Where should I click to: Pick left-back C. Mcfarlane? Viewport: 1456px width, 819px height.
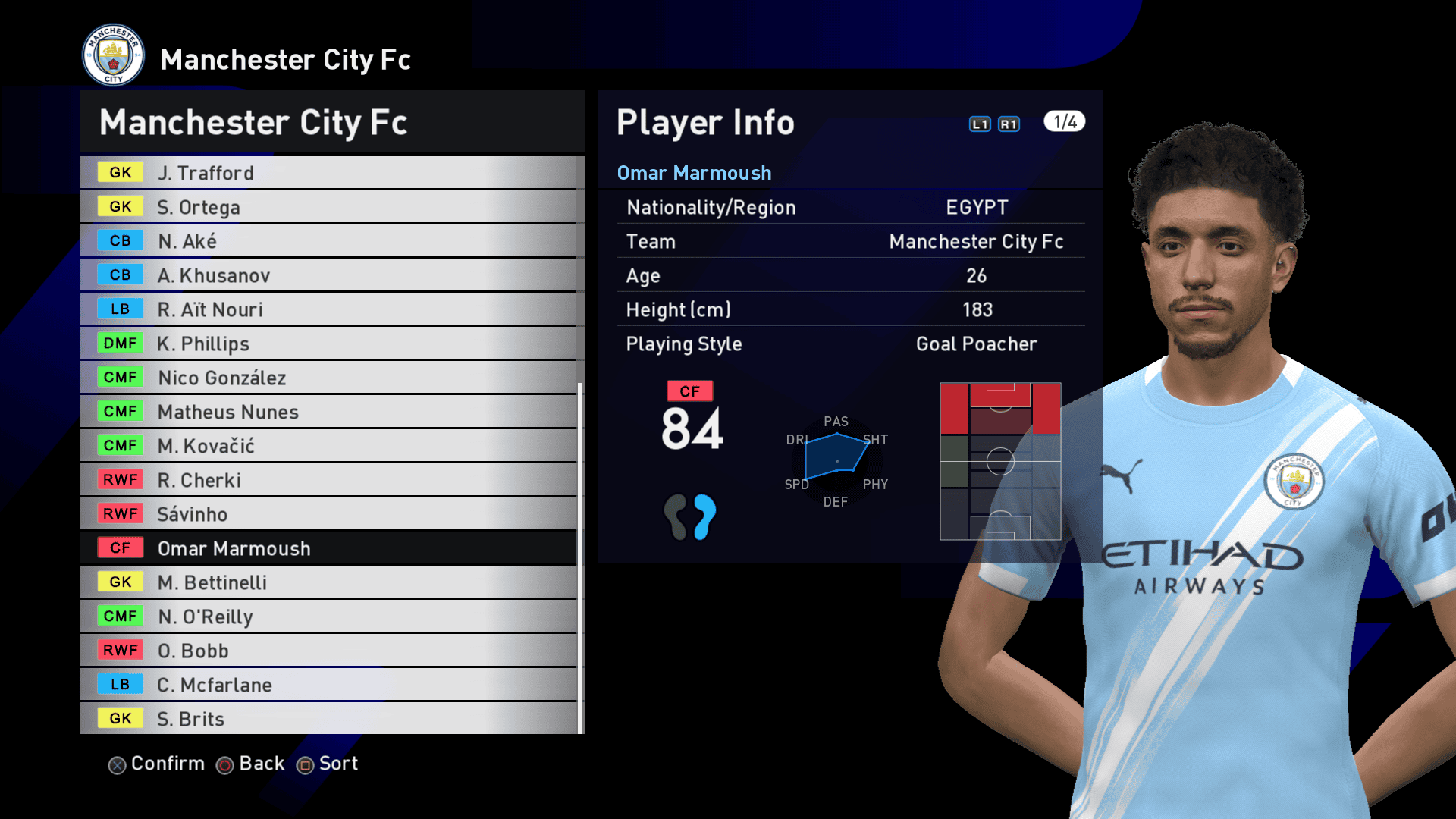[328, 685]
